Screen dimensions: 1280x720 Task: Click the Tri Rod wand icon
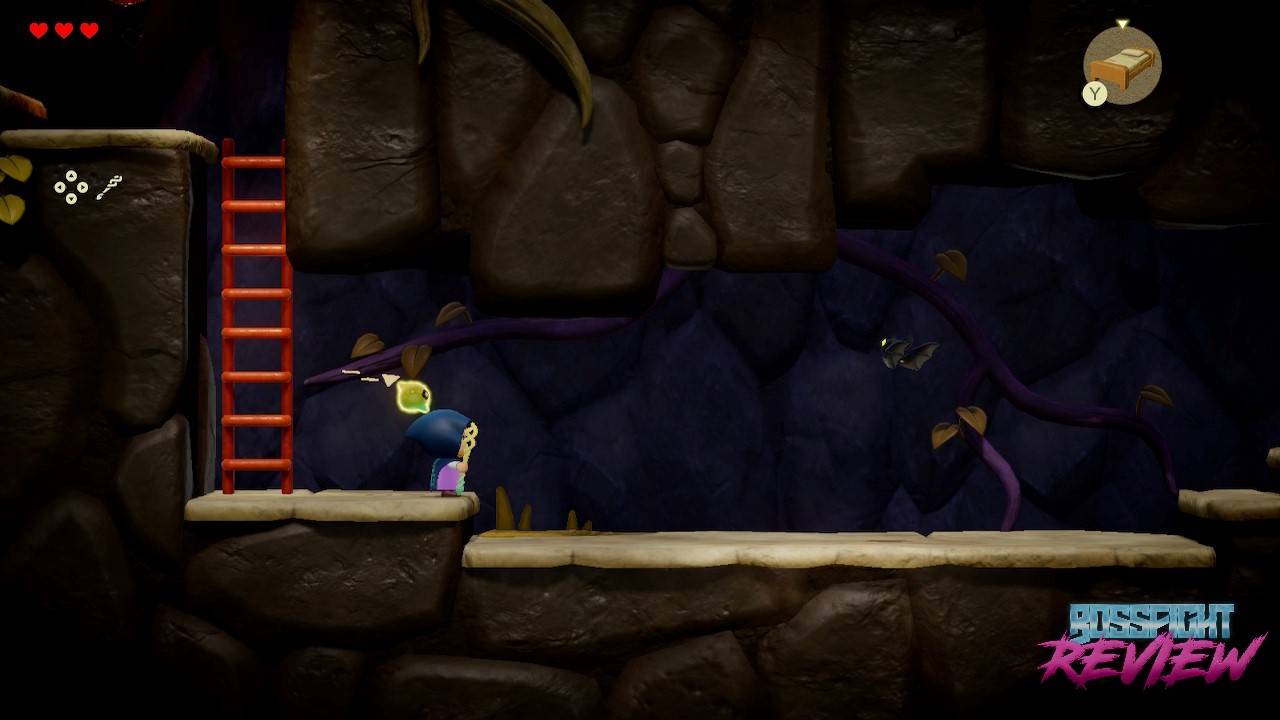pos(109,187)
